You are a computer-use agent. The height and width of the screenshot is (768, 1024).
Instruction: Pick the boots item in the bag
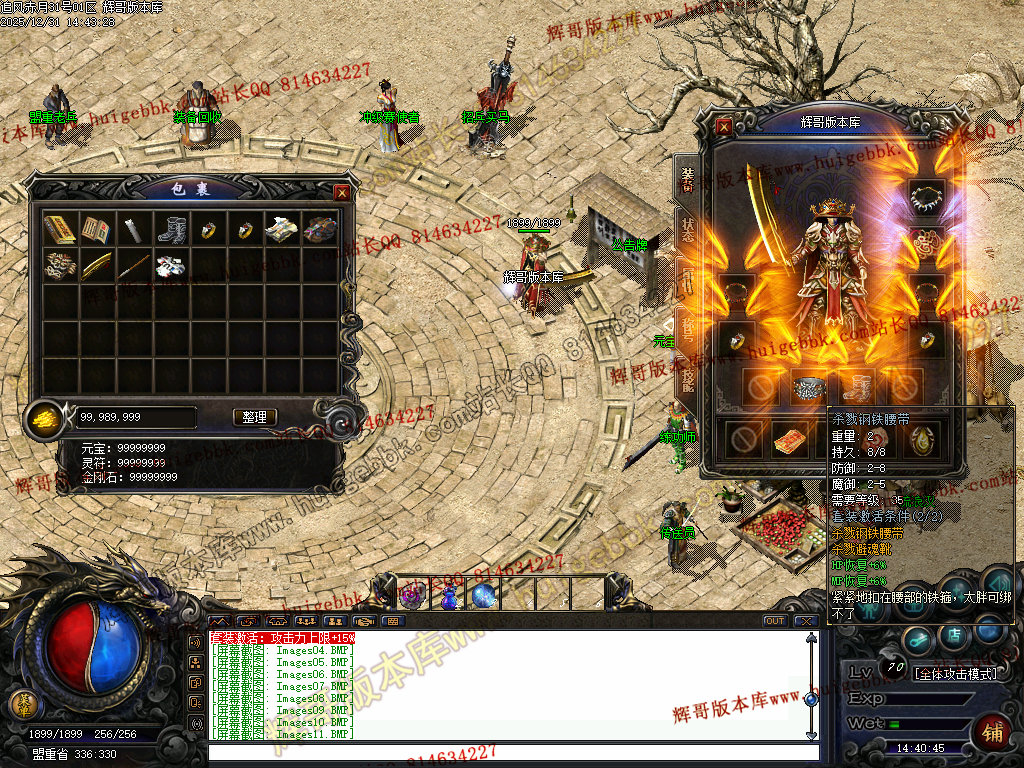[x=171, y=230]
